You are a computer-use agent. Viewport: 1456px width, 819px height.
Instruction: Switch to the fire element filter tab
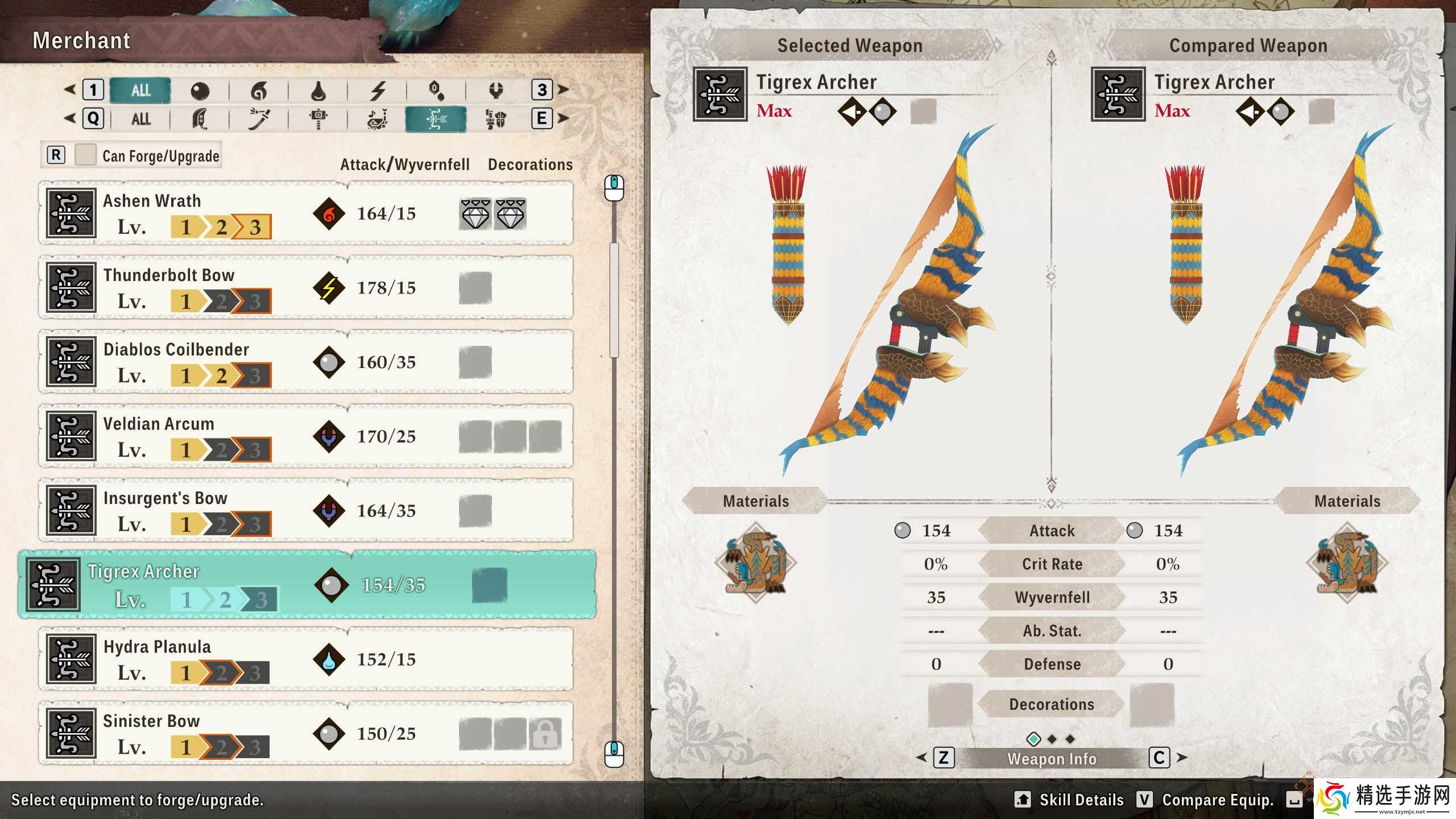pos(259,90)
